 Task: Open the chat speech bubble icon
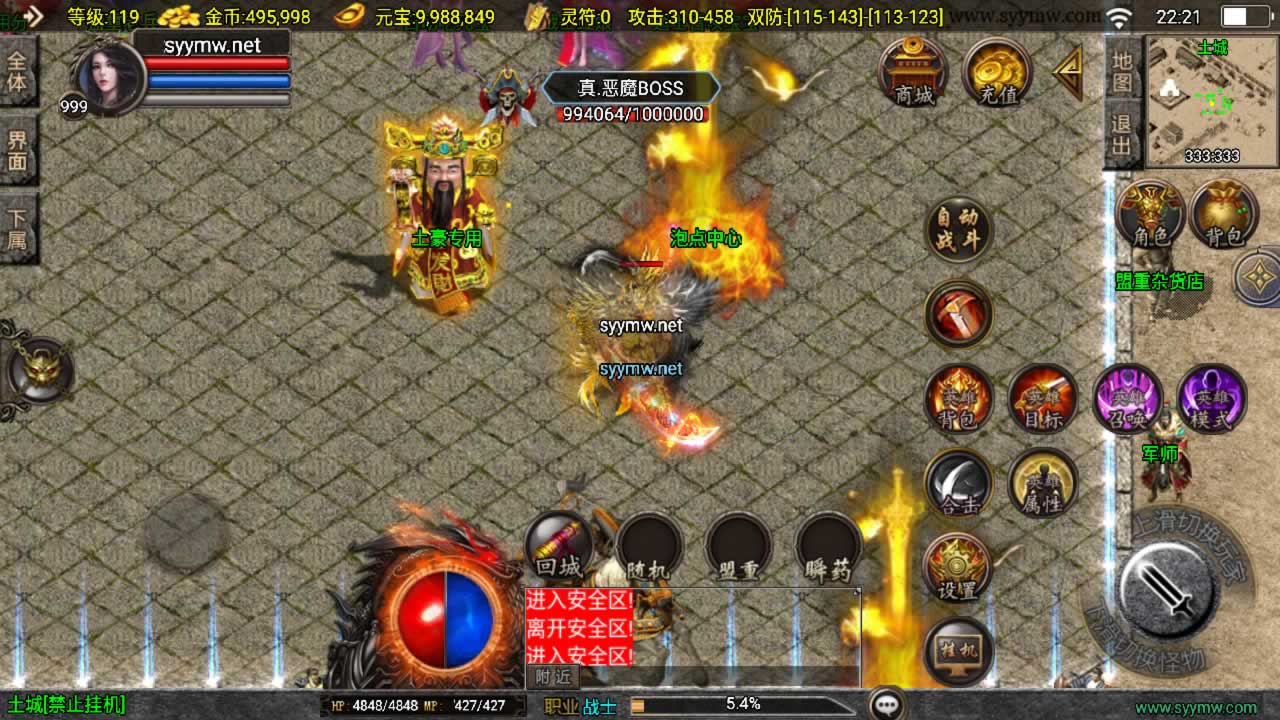click(887, 704)
